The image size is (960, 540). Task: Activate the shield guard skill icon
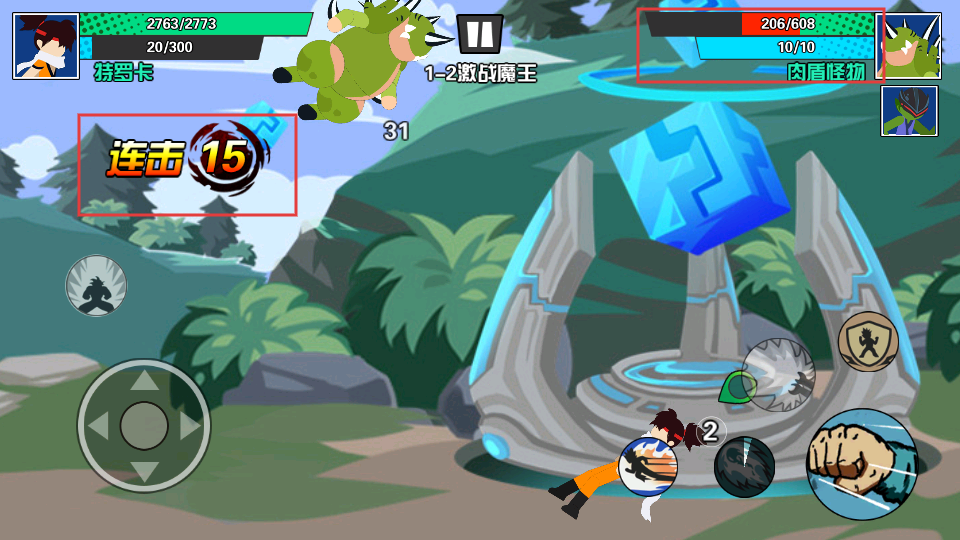[867, 342]
